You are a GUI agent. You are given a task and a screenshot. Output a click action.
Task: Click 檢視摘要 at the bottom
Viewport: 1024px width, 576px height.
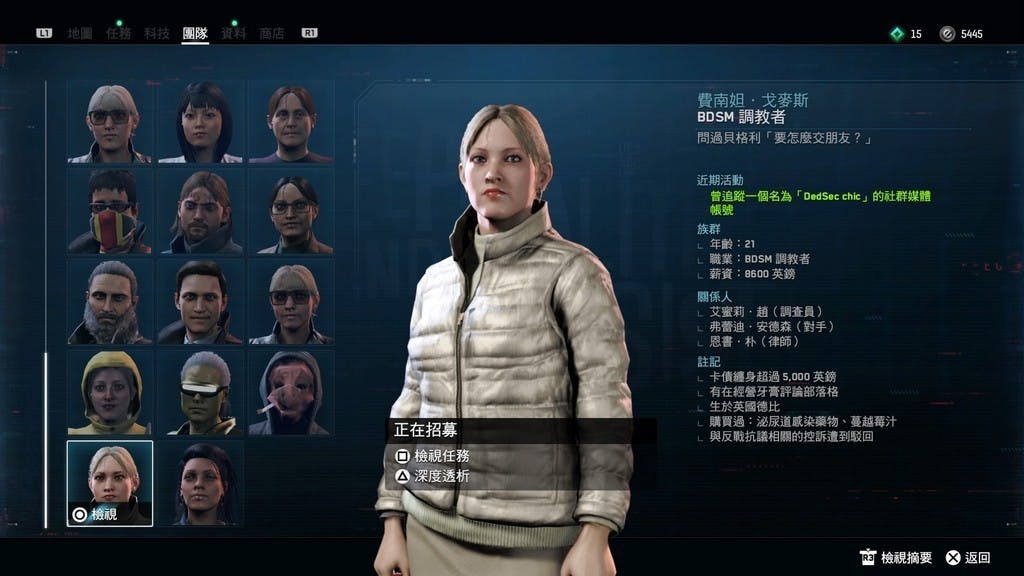(906, 558)
